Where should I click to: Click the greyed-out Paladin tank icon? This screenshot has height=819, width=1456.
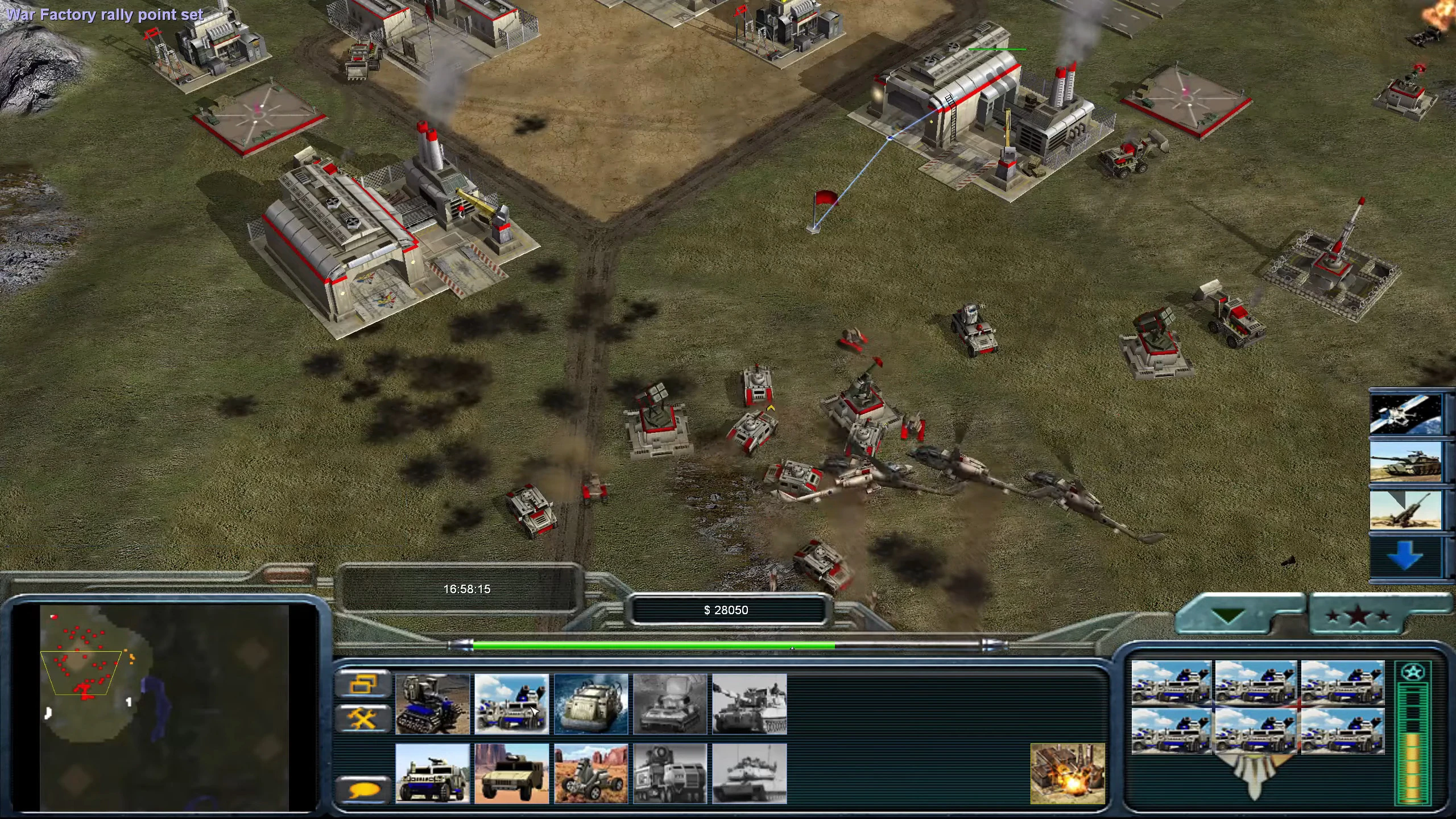point(750,773)
